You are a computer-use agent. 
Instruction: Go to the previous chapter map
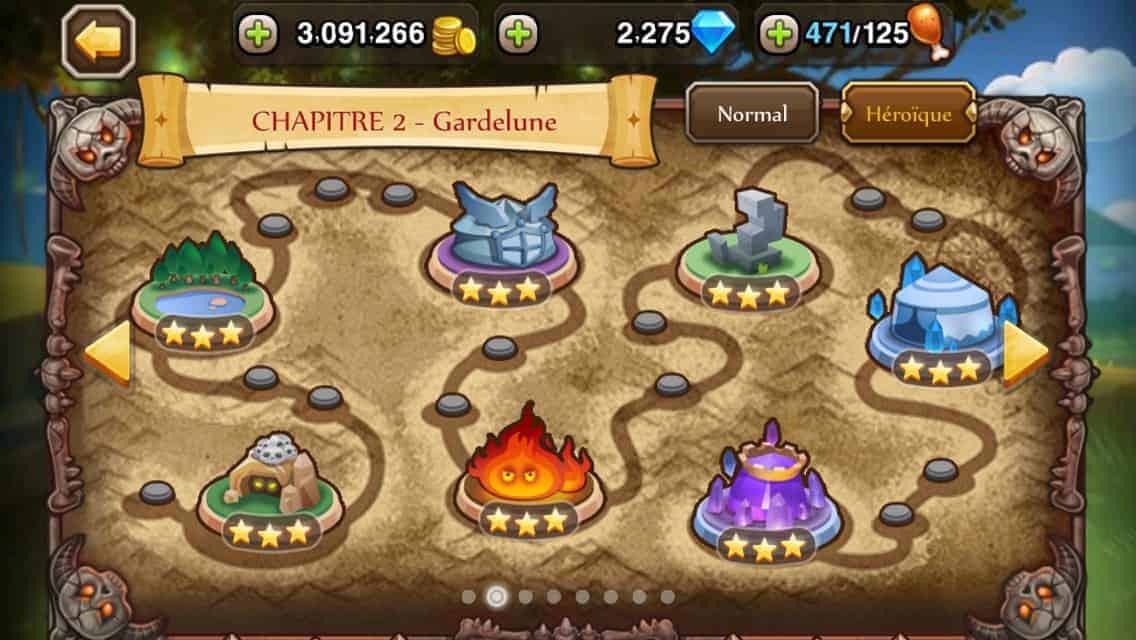[108, 352]
